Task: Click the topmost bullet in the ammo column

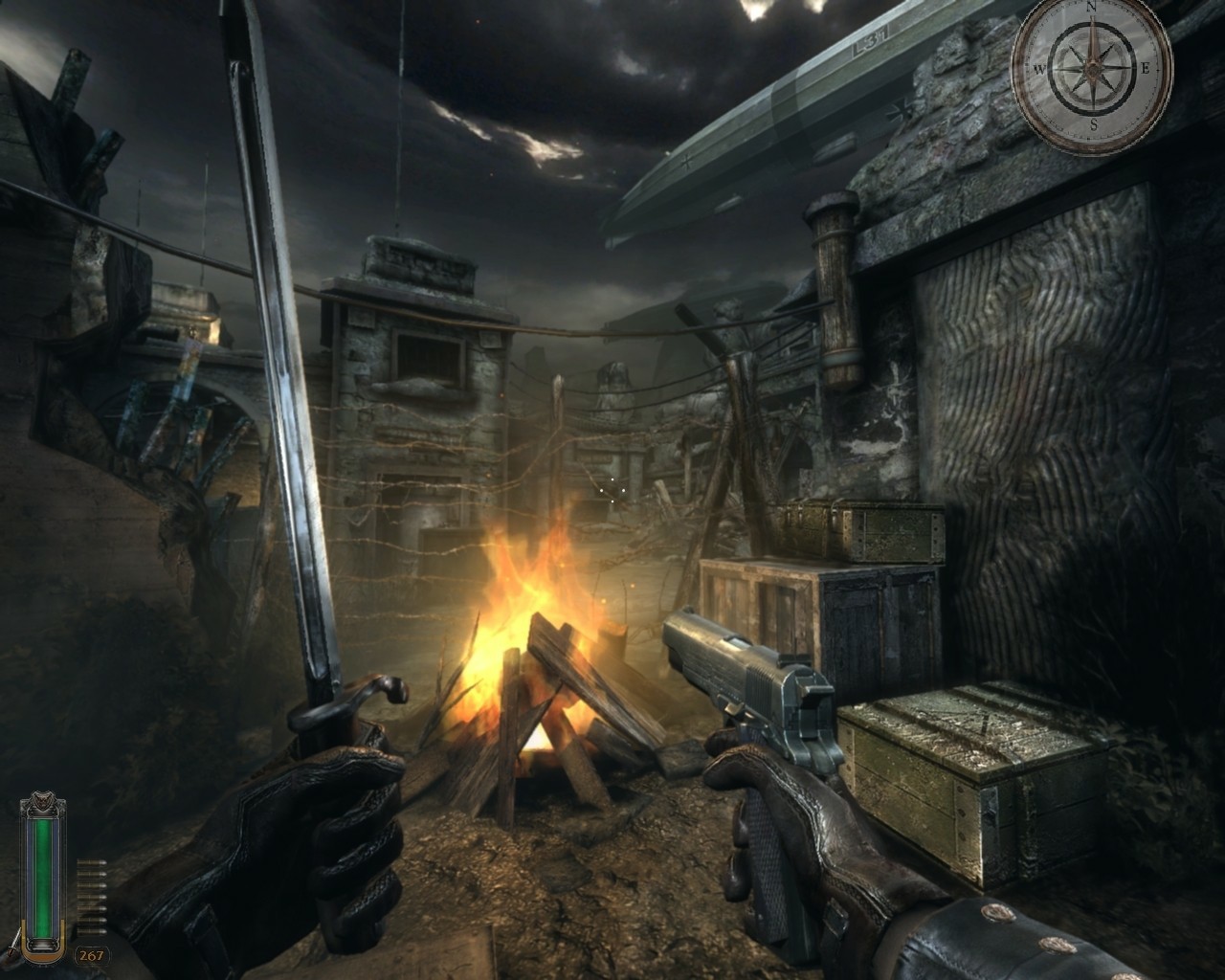Action: pyautogui.click(x=91, y=863)
